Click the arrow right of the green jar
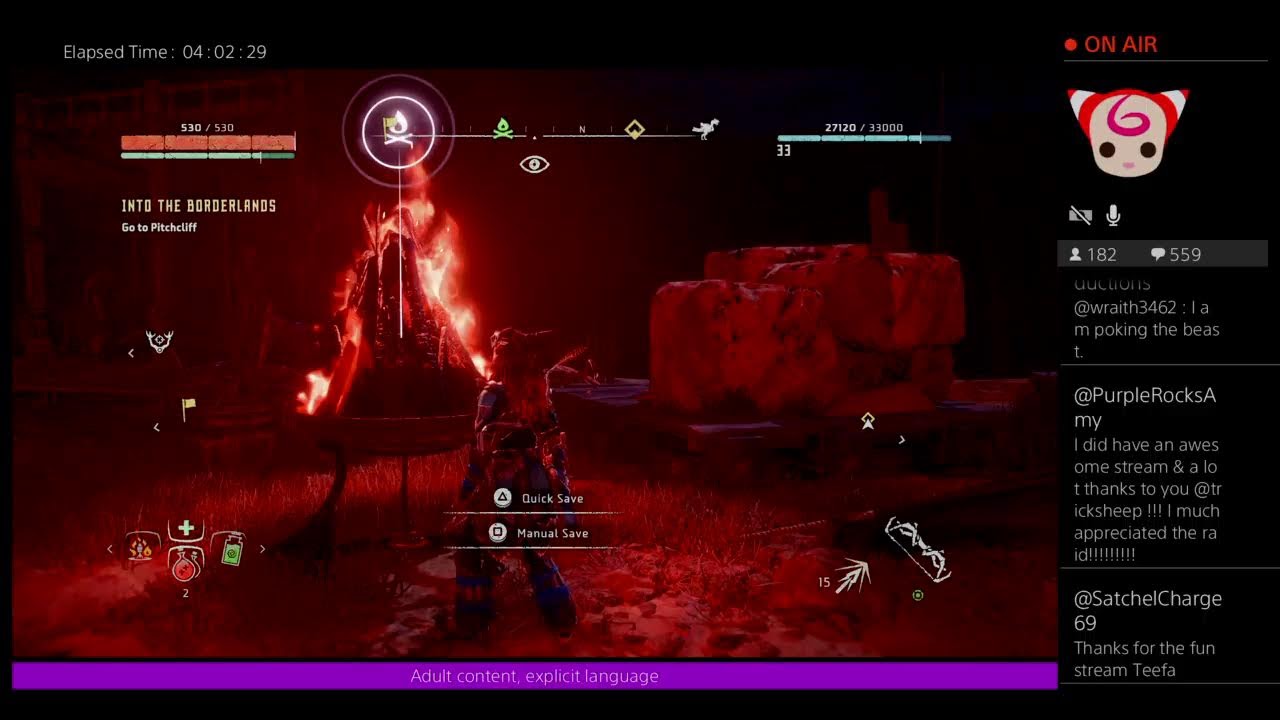Viewport: 1280px width, 720px height. pos(263,548)
